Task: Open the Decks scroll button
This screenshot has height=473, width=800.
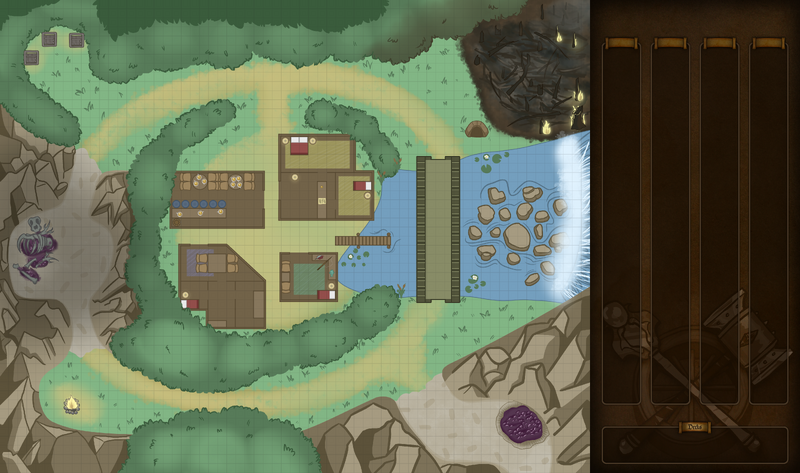Action: 694,427
